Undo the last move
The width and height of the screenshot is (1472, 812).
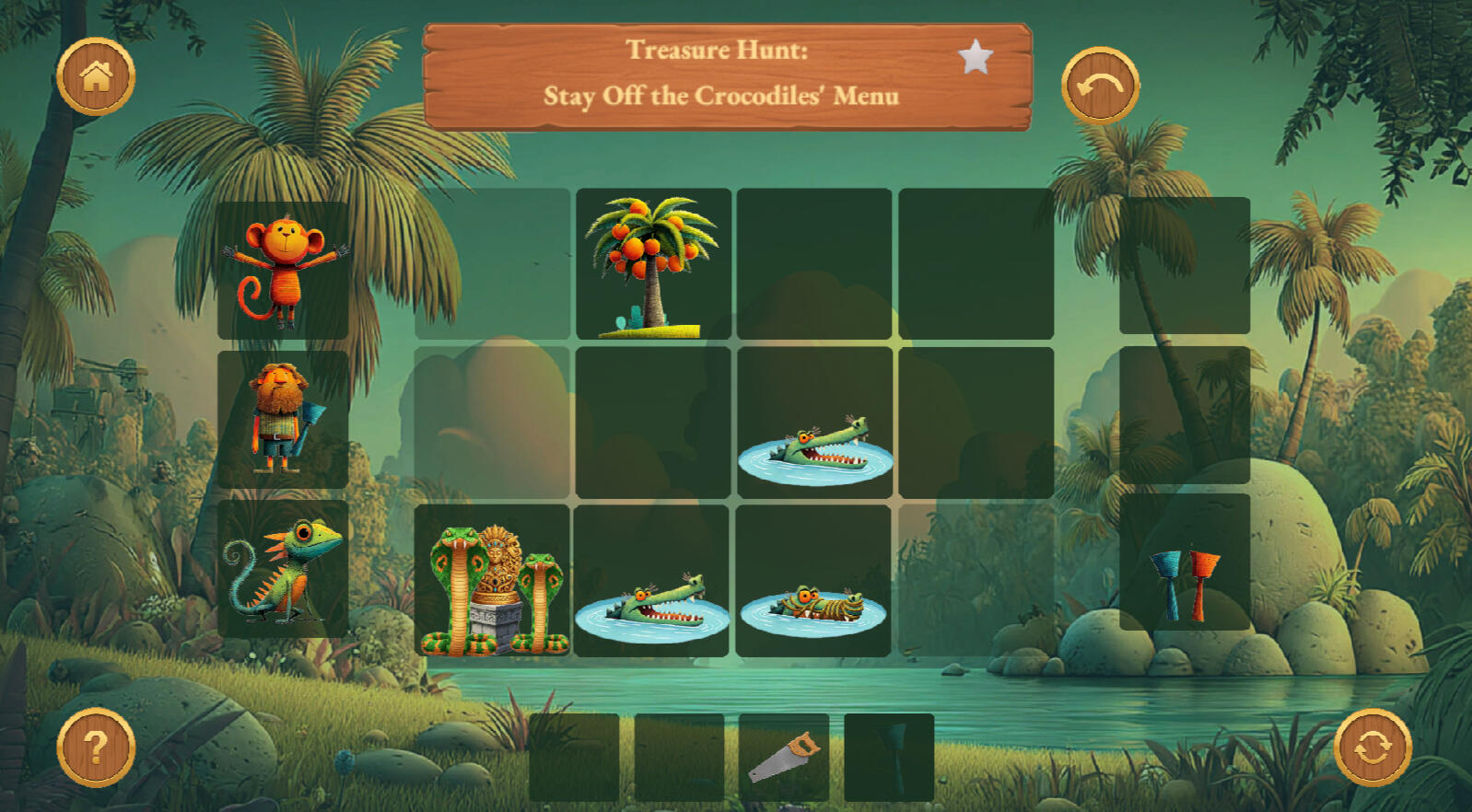[x=1100, y=86]
